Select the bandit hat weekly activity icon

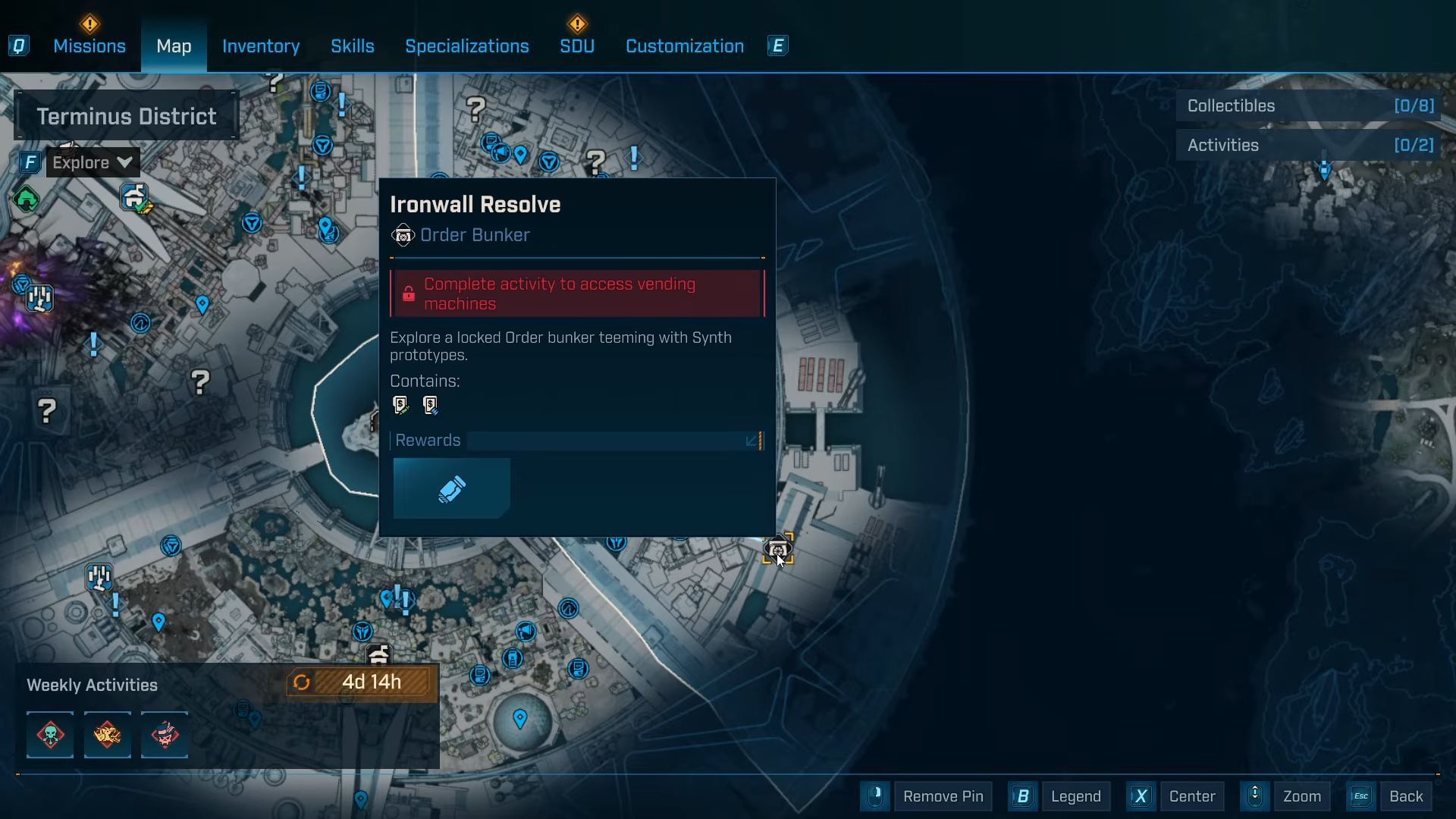pyautogui.click(x=165, y=735)
